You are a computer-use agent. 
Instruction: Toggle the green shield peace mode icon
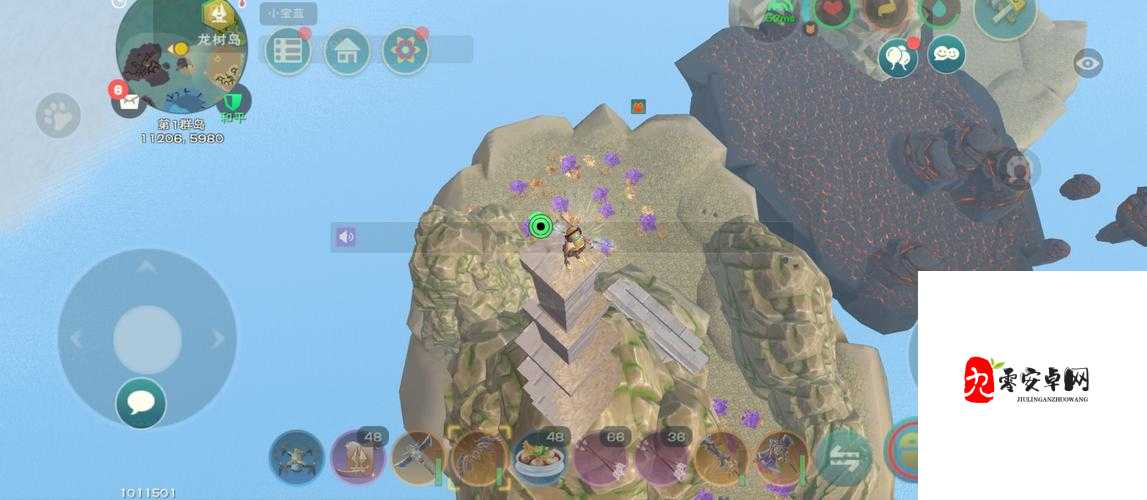tap(233, 101)
